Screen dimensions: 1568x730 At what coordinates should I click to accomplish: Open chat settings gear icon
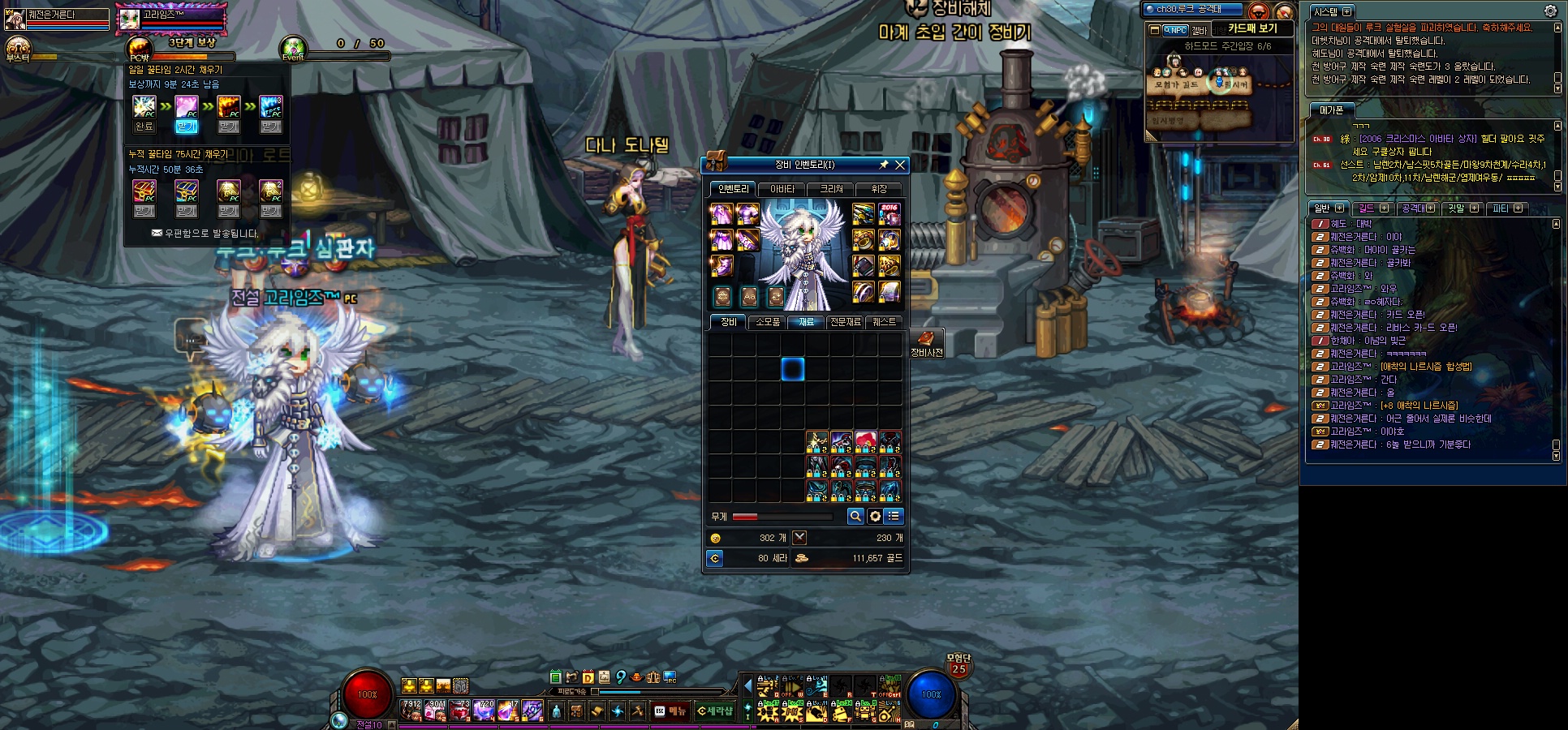[x=1550, y=11]
